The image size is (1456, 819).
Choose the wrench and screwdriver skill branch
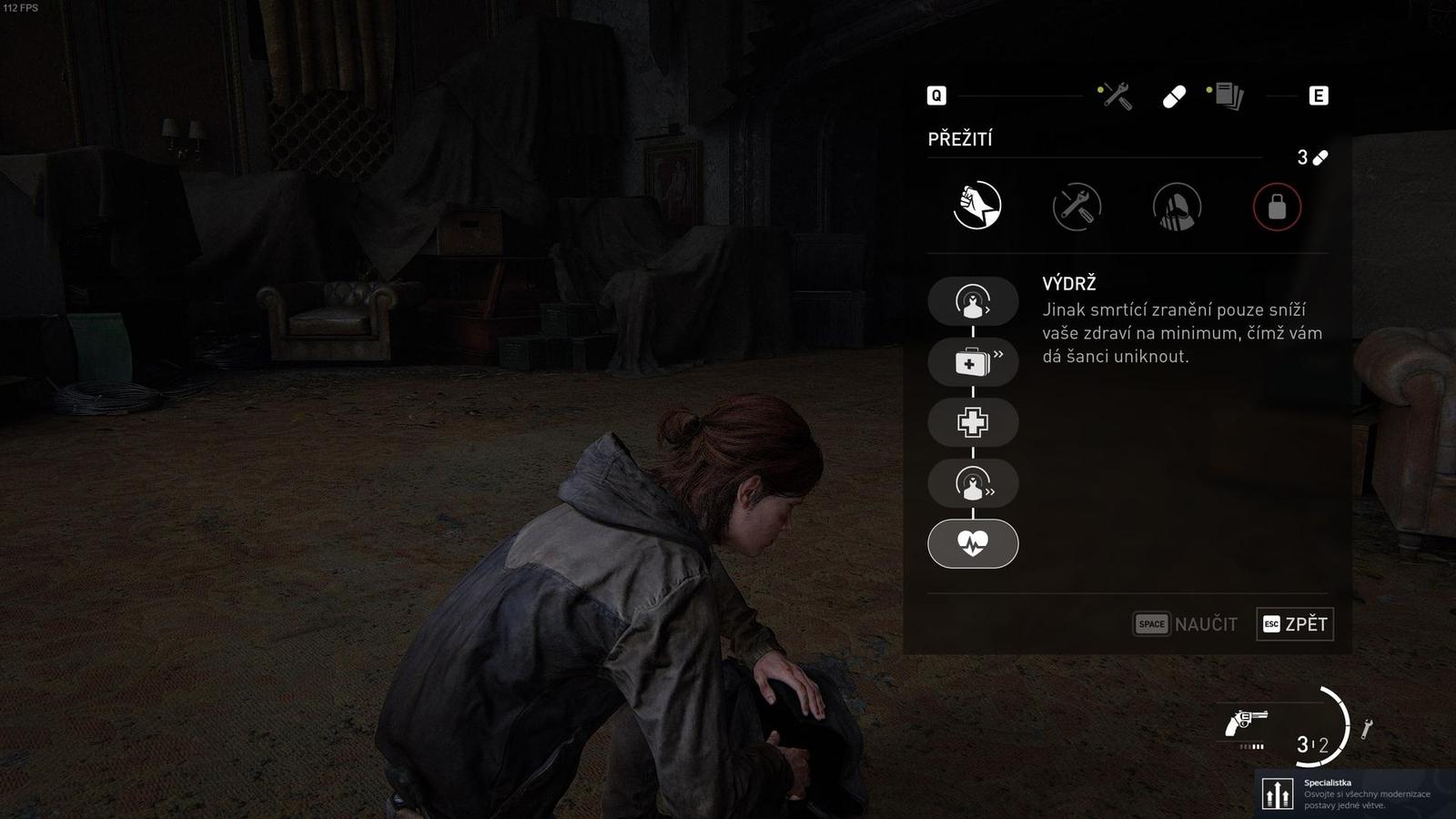click(x=1077, y=207)
